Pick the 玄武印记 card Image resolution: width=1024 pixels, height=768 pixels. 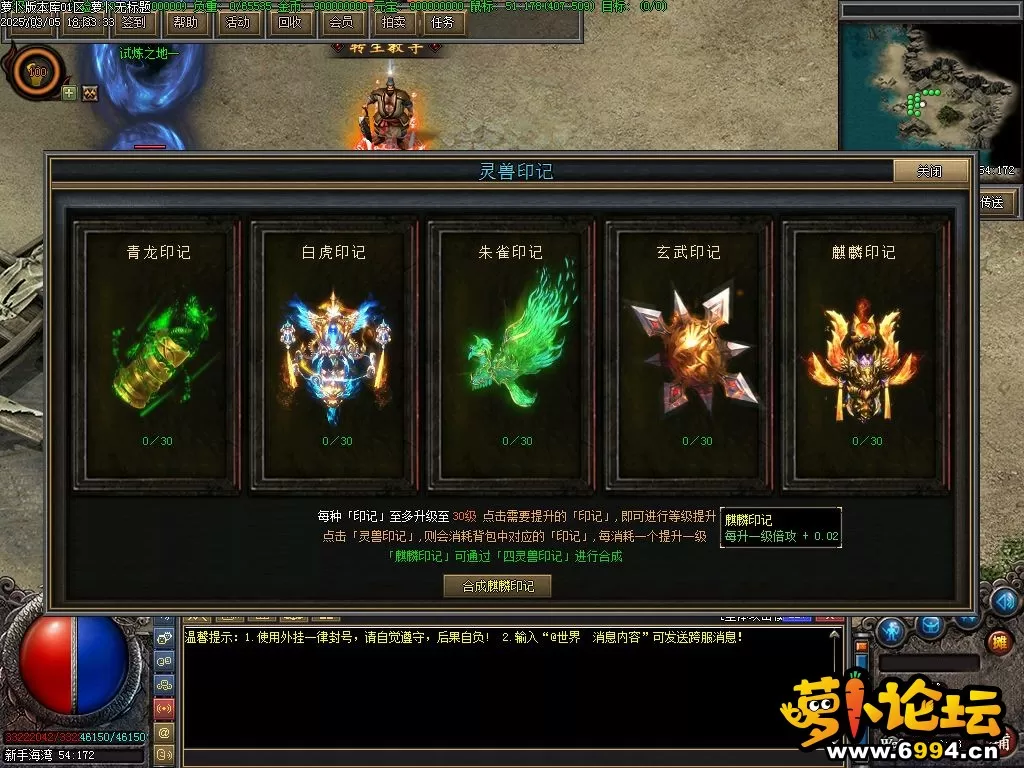(x=690, y=355)
